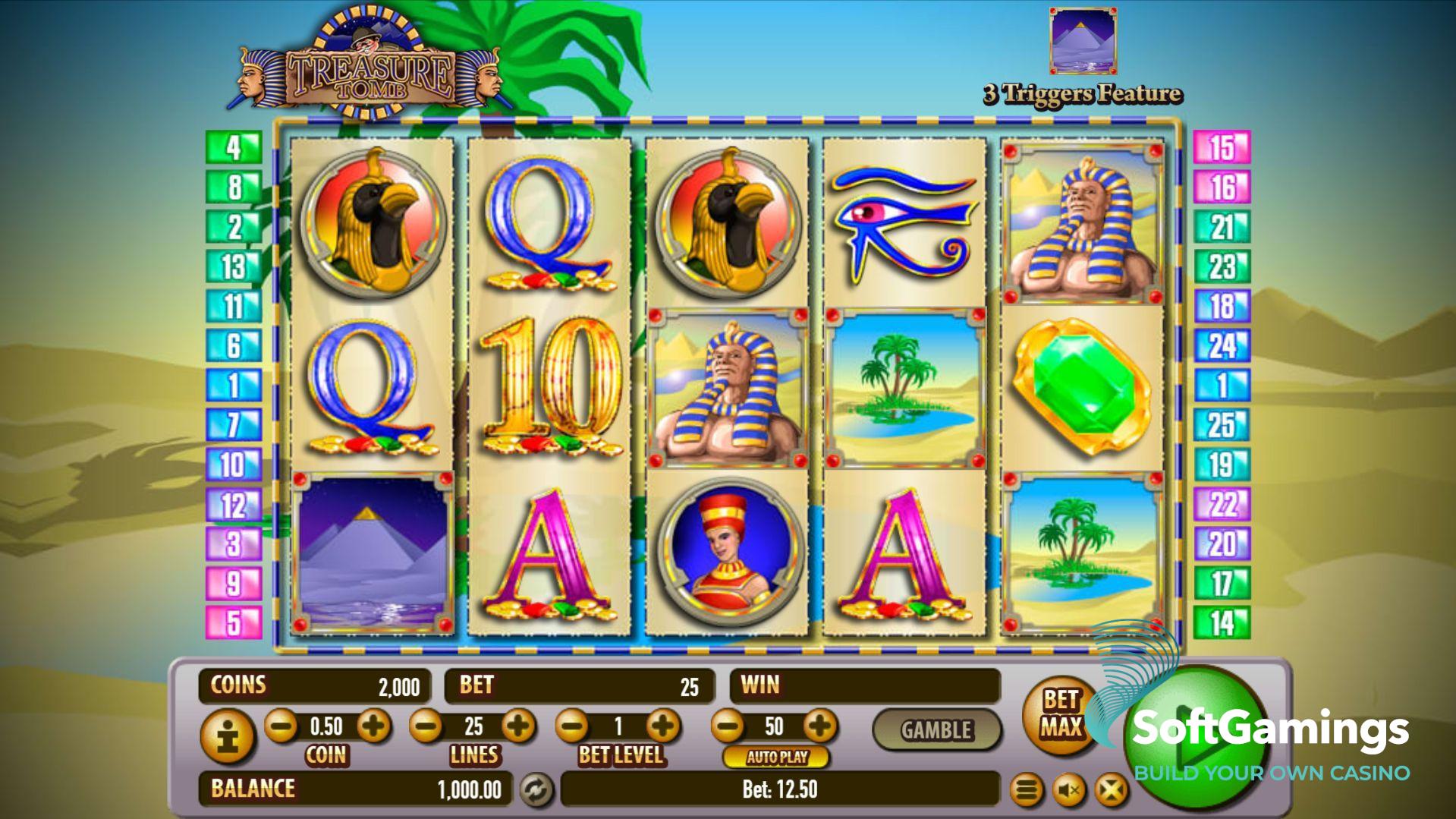Image resolution: width=1456 pixels, height=819 pixels.
Task: Decrease the coin value
Action: pyautogui.click(x=281, y=726)
